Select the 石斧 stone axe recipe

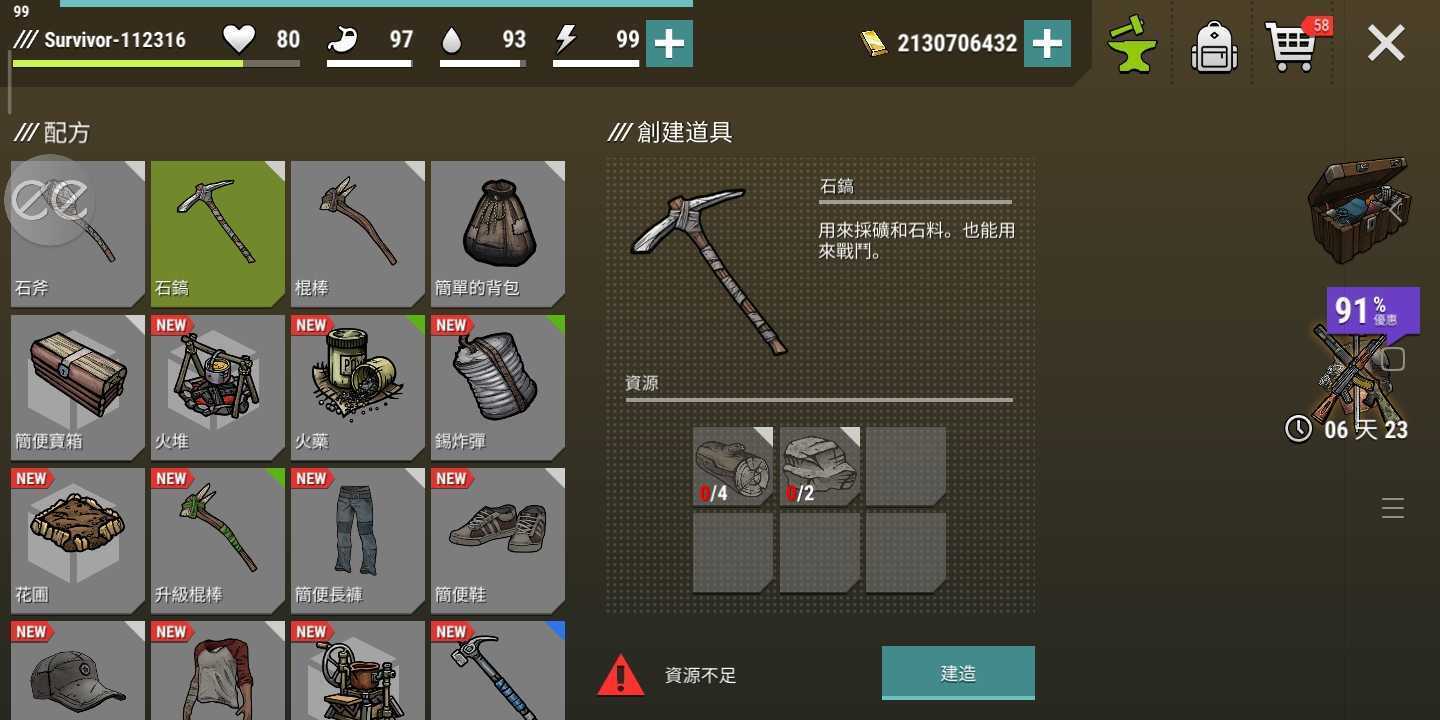[x=77, y=230]
